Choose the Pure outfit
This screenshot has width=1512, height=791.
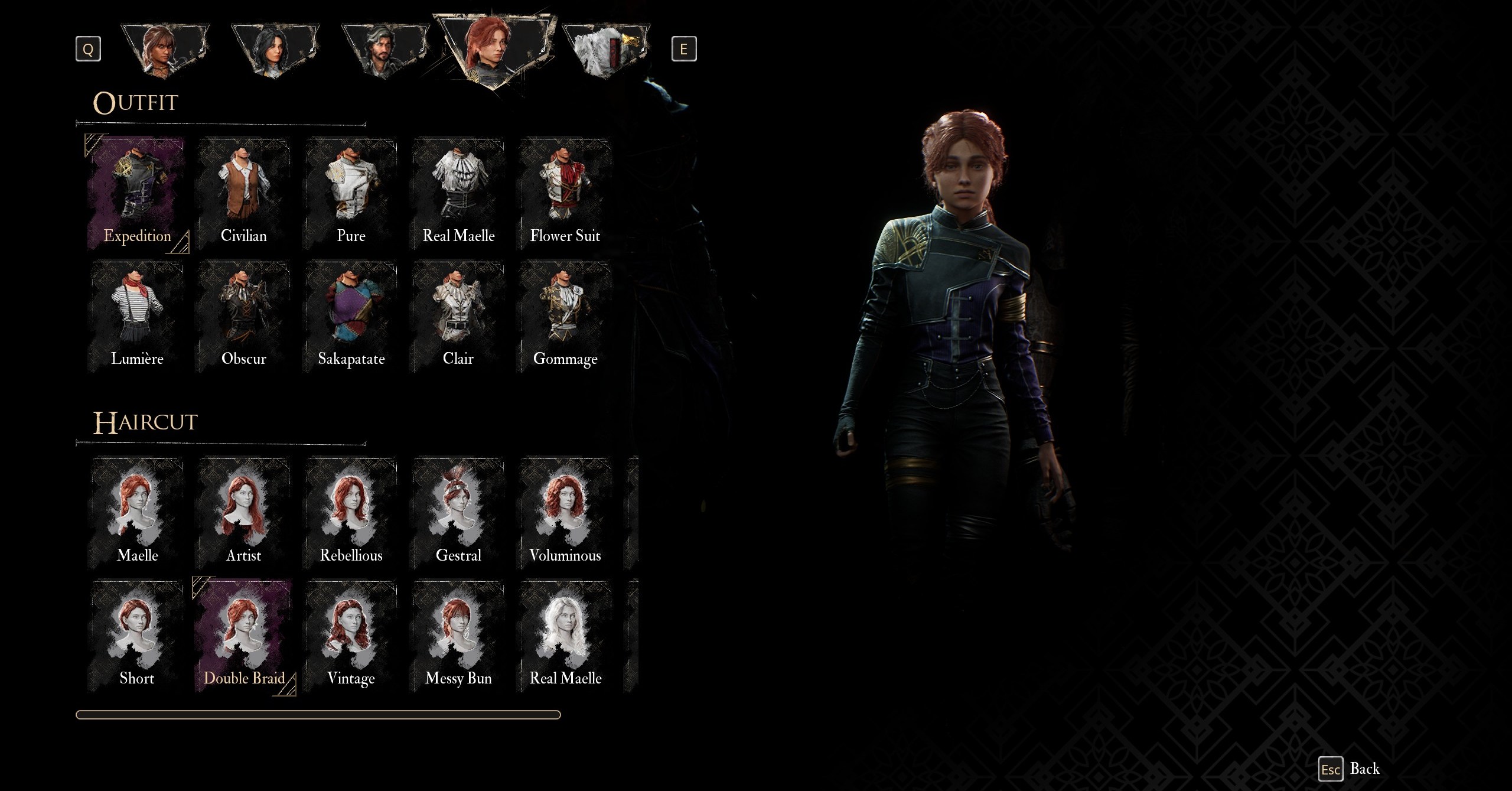tap(351, 194)
